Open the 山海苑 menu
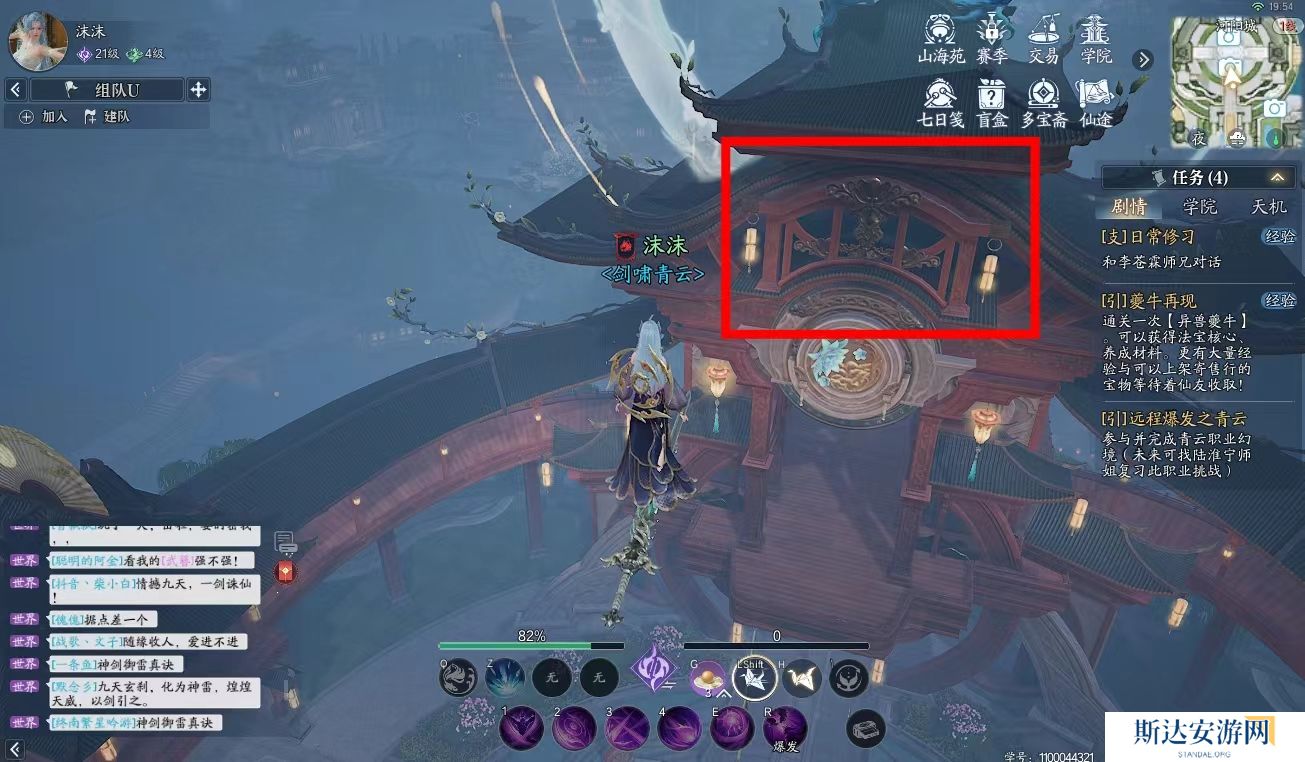 coord(941,38)
